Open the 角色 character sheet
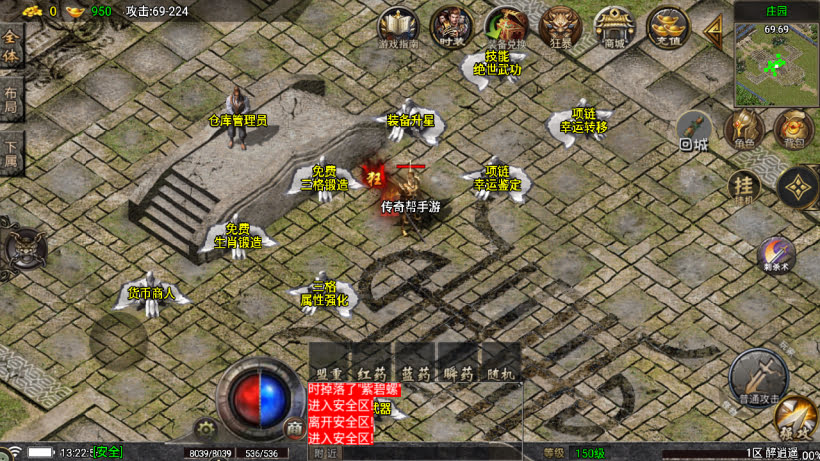This screenshot has height=461, width=820. point(744,129)
